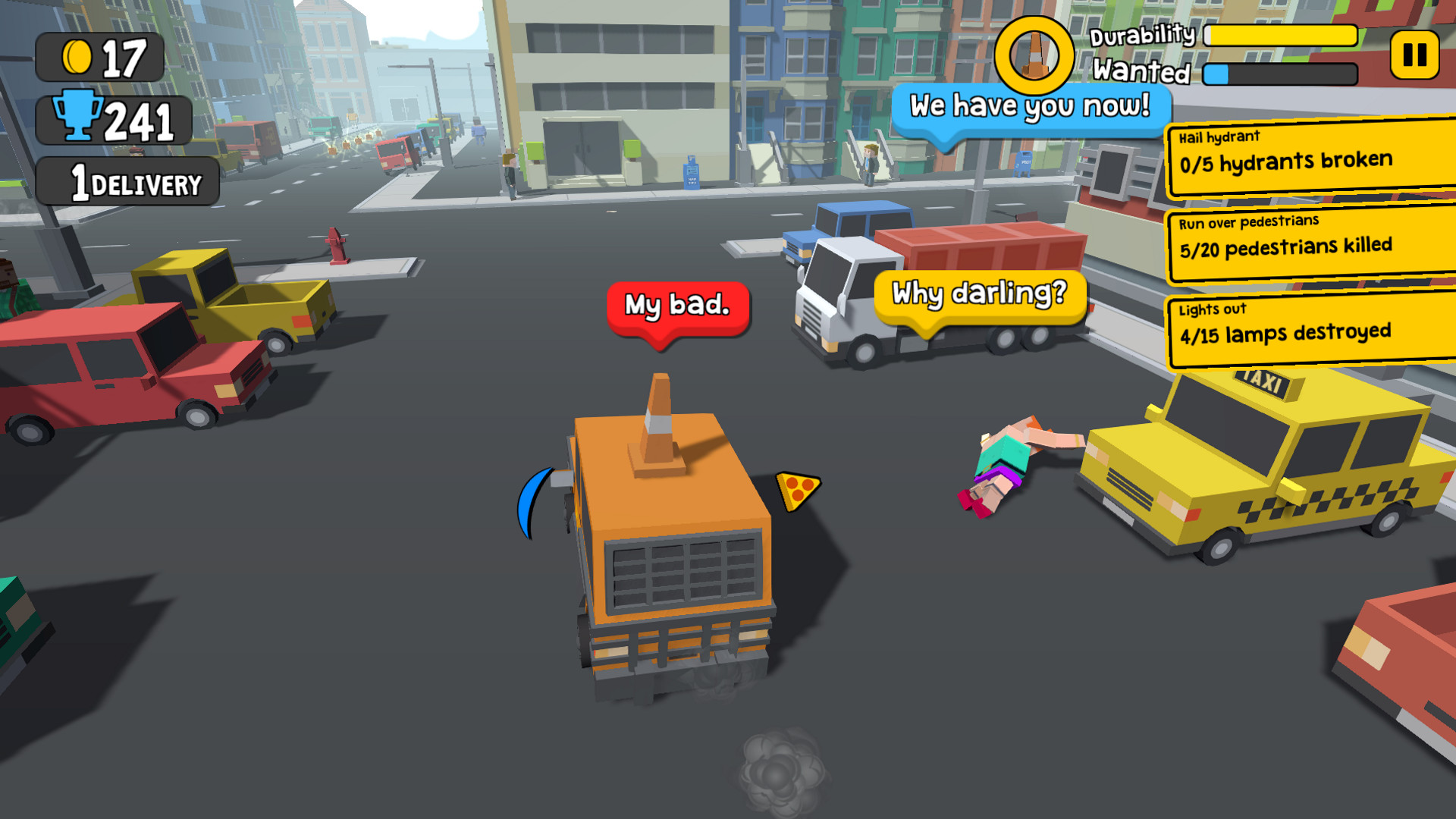Viewport: 1456px width, 819px height.
Task: Toggle the 'We have you now!' speech bubble
Action: tap(1030, 106)
